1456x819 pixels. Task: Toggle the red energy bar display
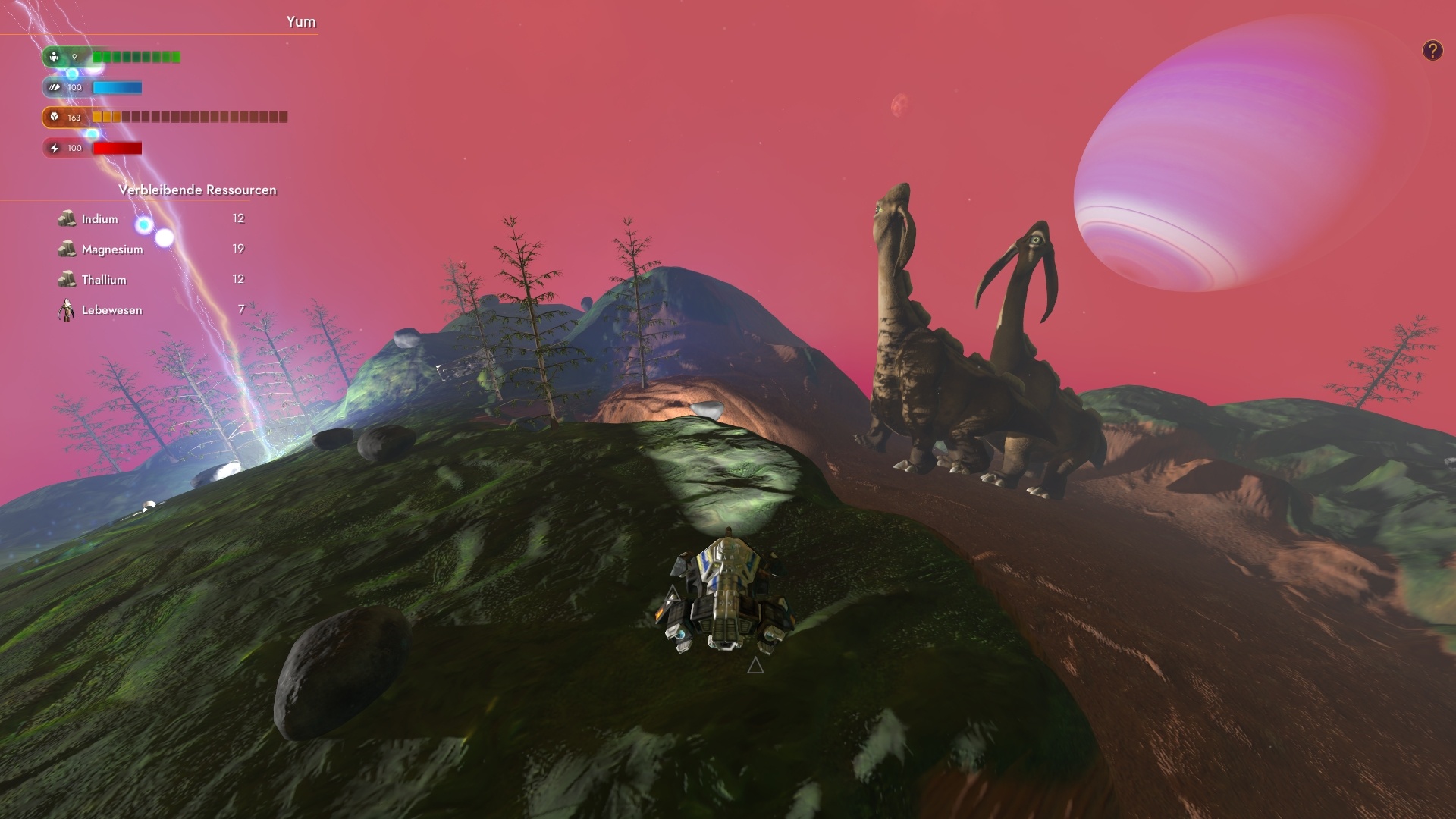pos(117,148)
